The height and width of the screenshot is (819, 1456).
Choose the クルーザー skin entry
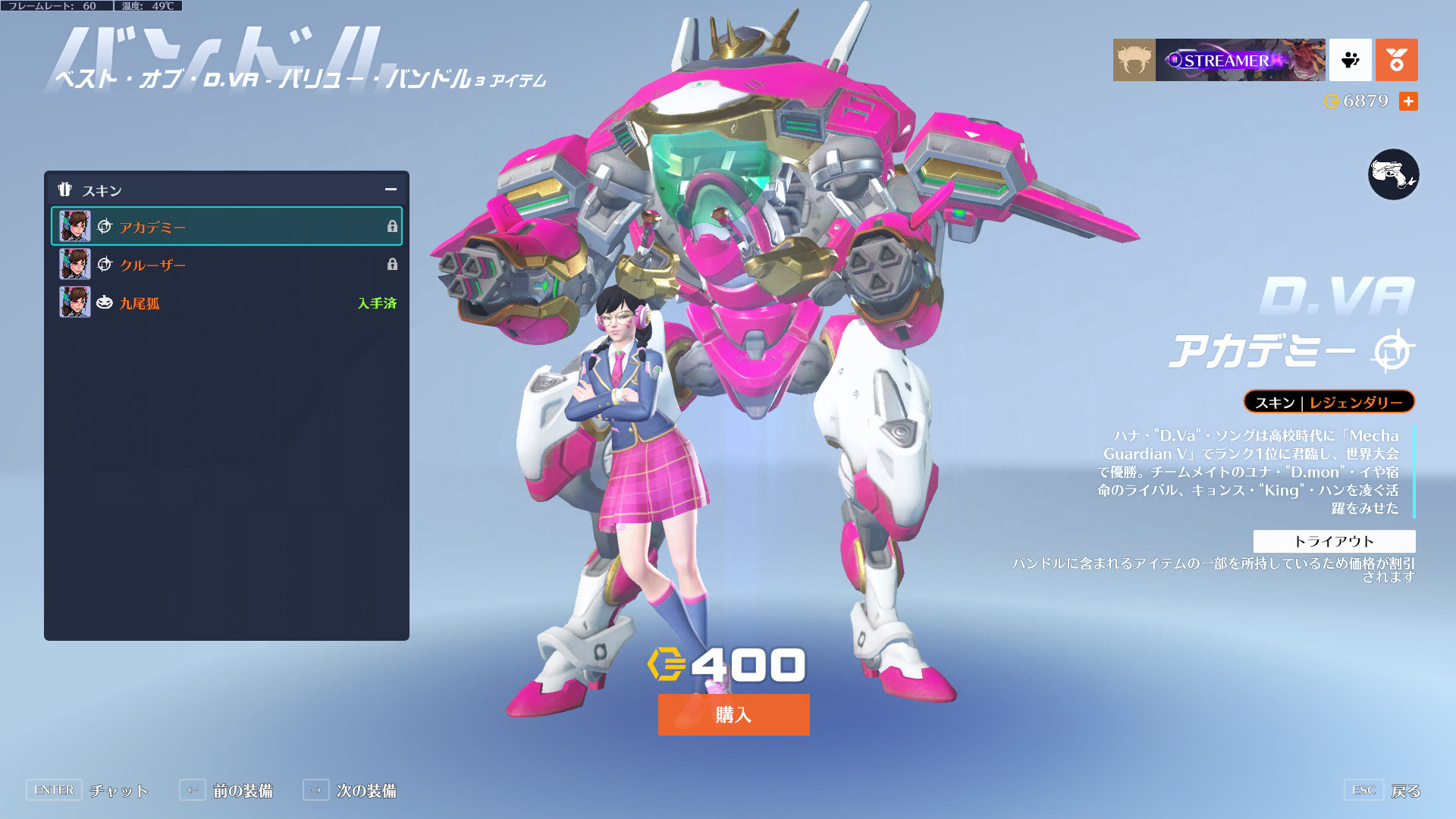click(226, 265)
